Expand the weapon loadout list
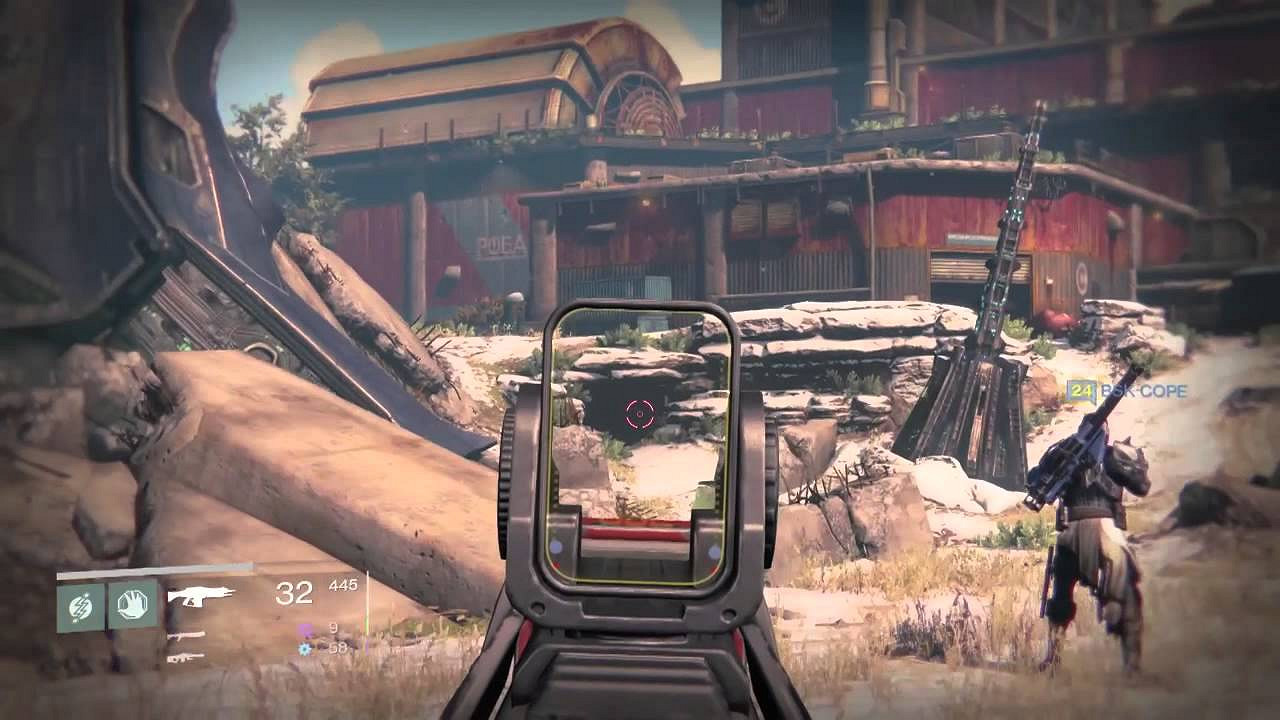This screenshot has height=720, width=1280. click(x=195, y=625)
